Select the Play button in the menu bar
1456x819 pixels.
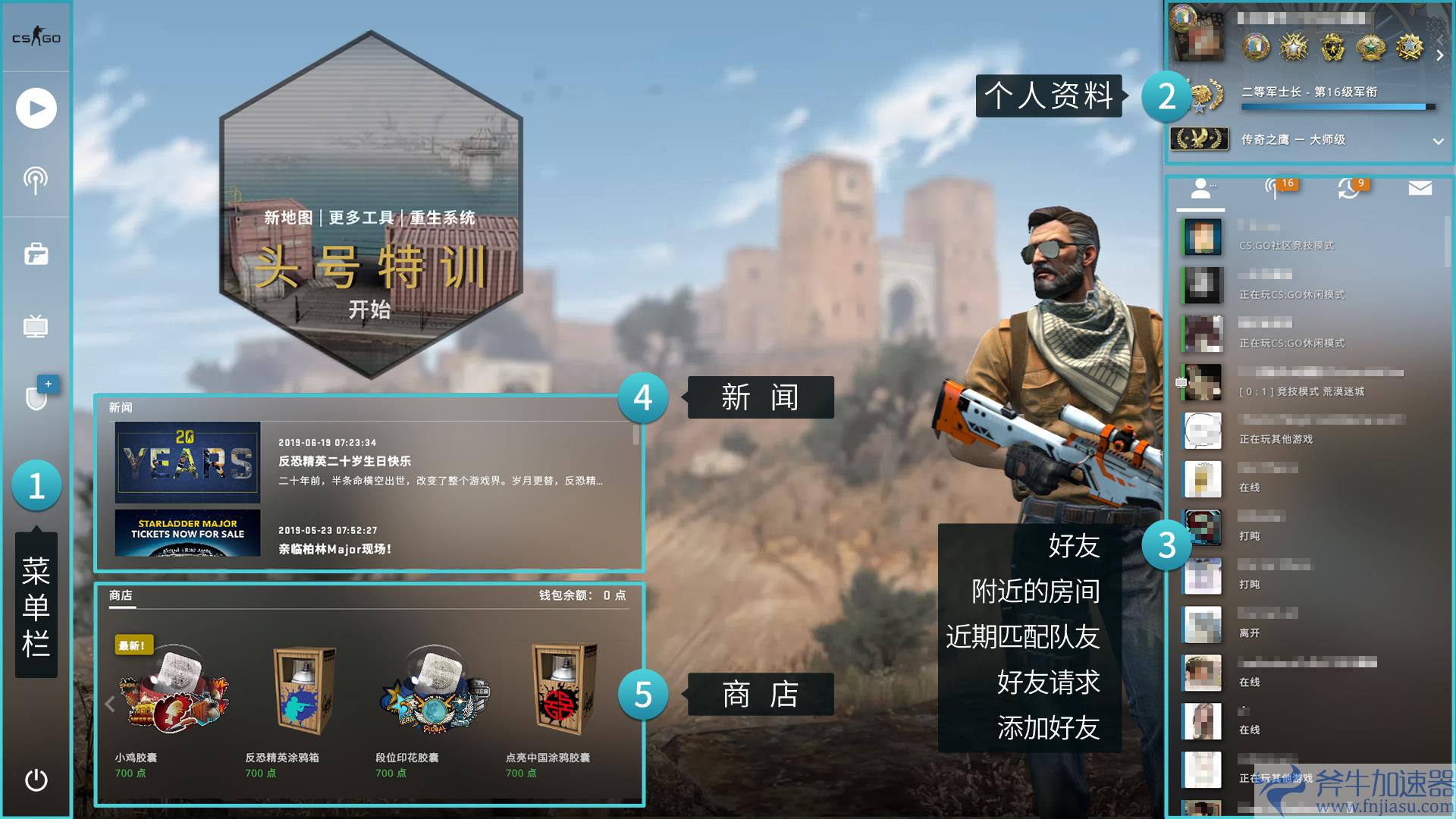pyautogui.click(x=36, y=108)
